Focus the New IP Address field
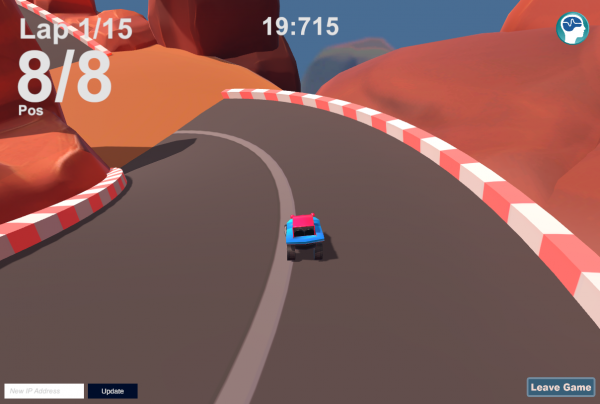 coord(43,391)
